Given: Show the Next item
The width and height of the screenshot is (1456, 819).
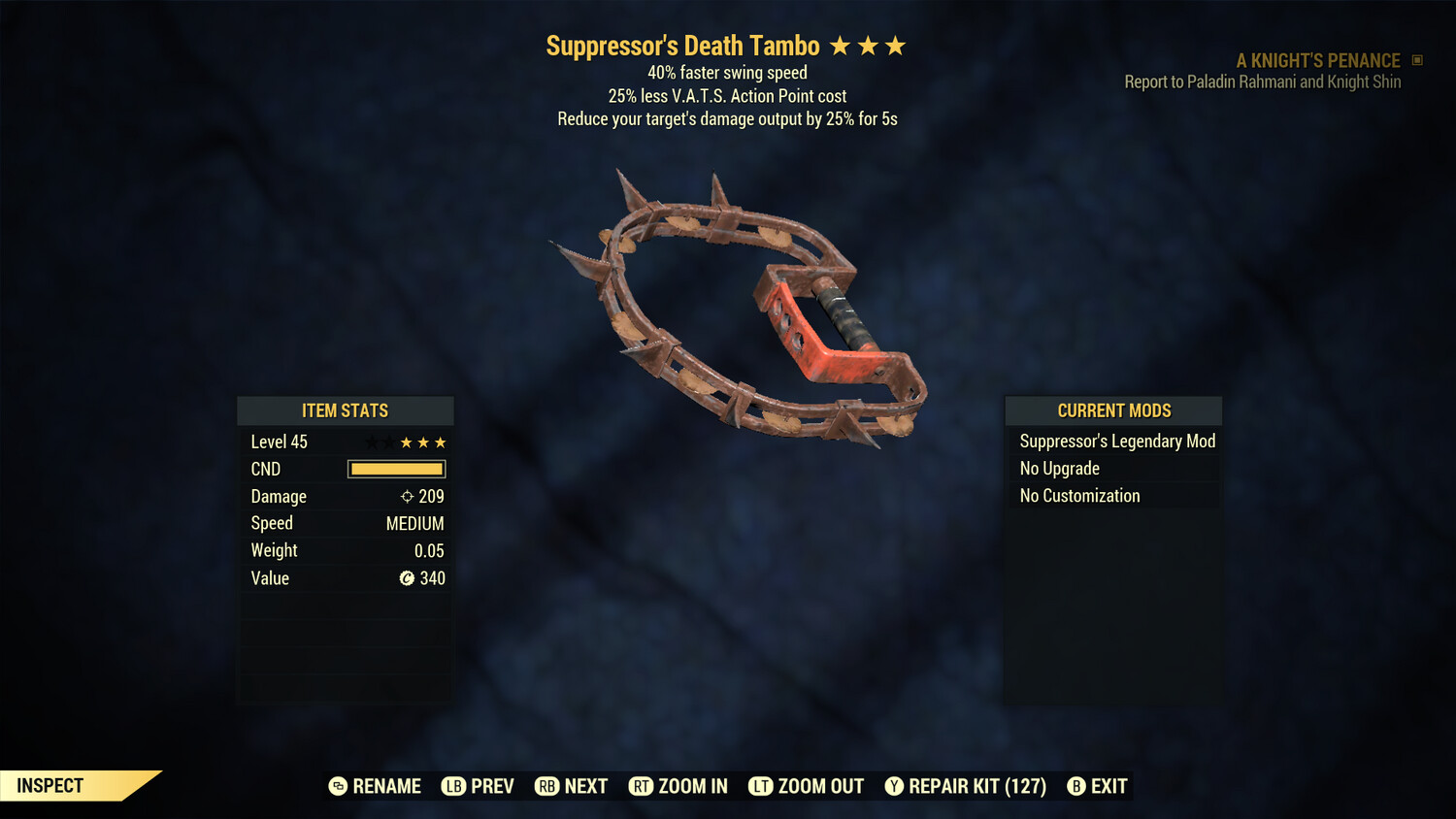Looking at the screenshot, I should (x=572, y=786).
